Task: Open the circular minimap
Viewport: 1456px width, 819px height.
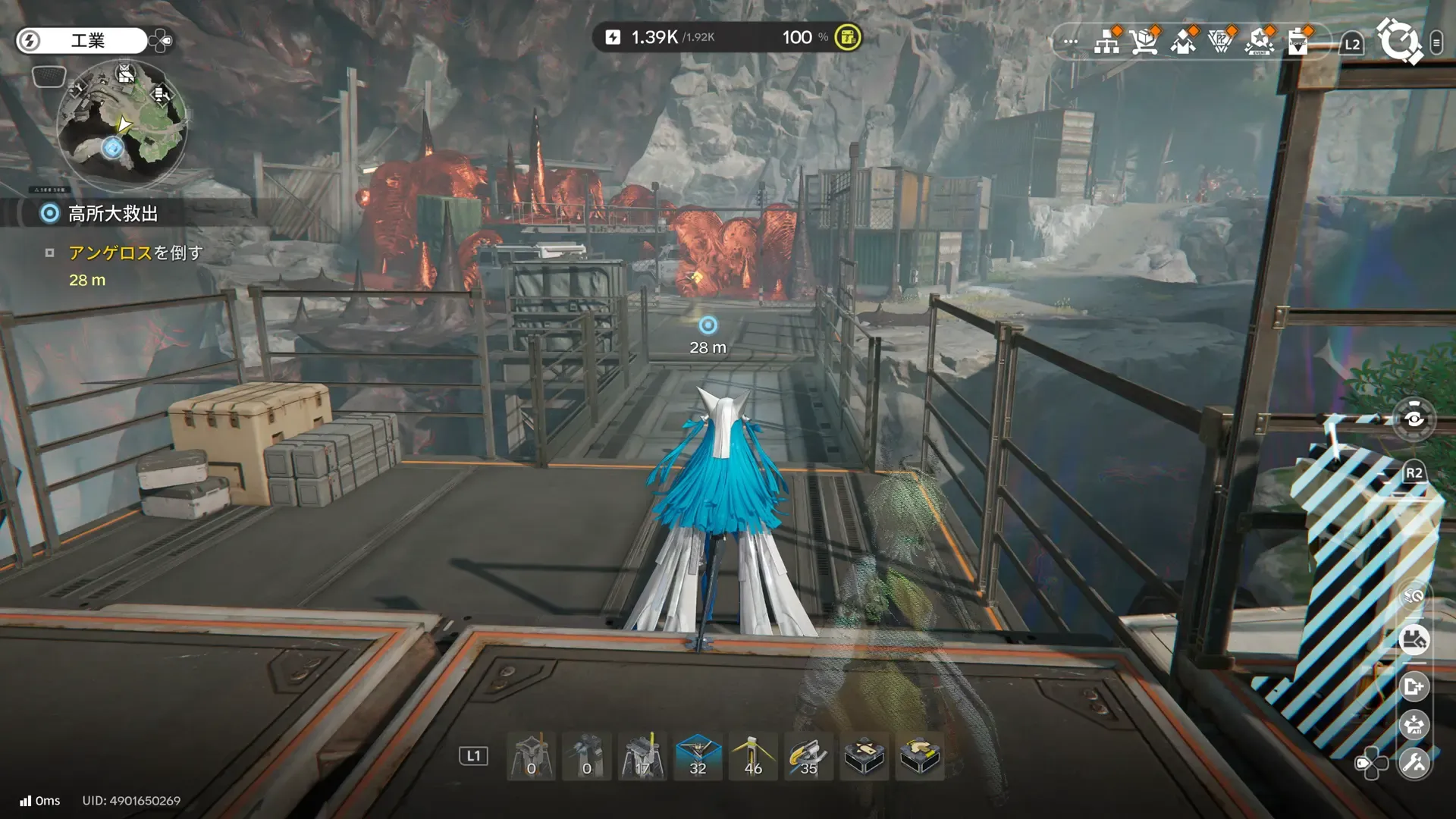Action: point(121,125)
